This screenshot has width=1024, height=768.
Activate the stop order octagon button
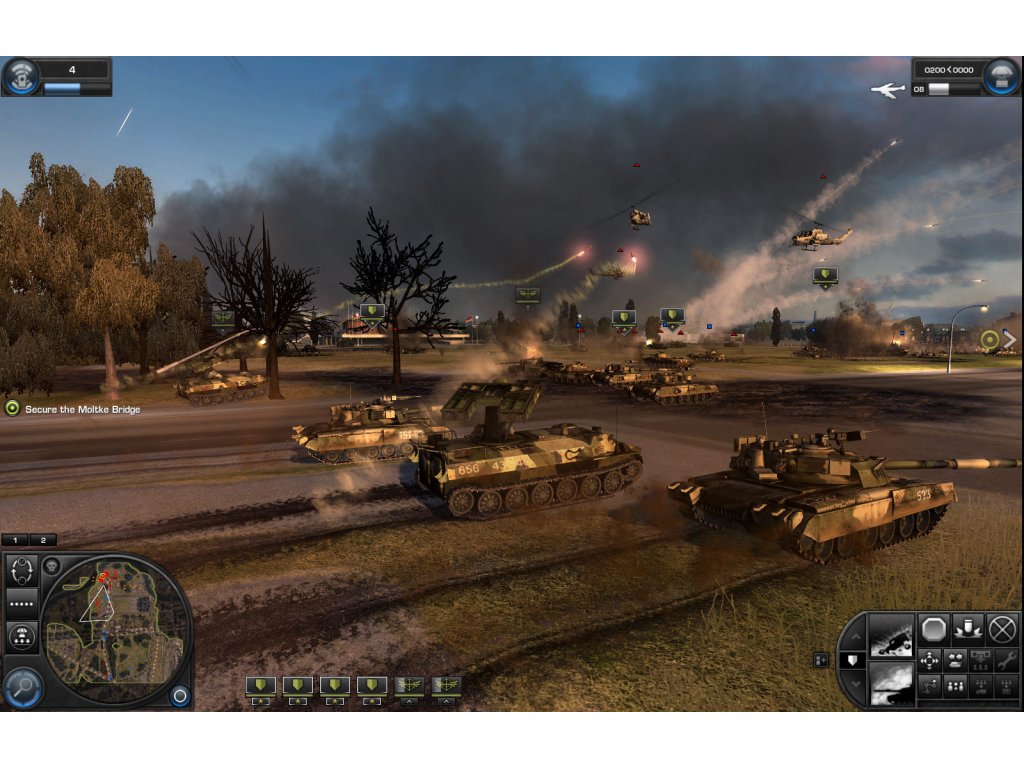933,629
